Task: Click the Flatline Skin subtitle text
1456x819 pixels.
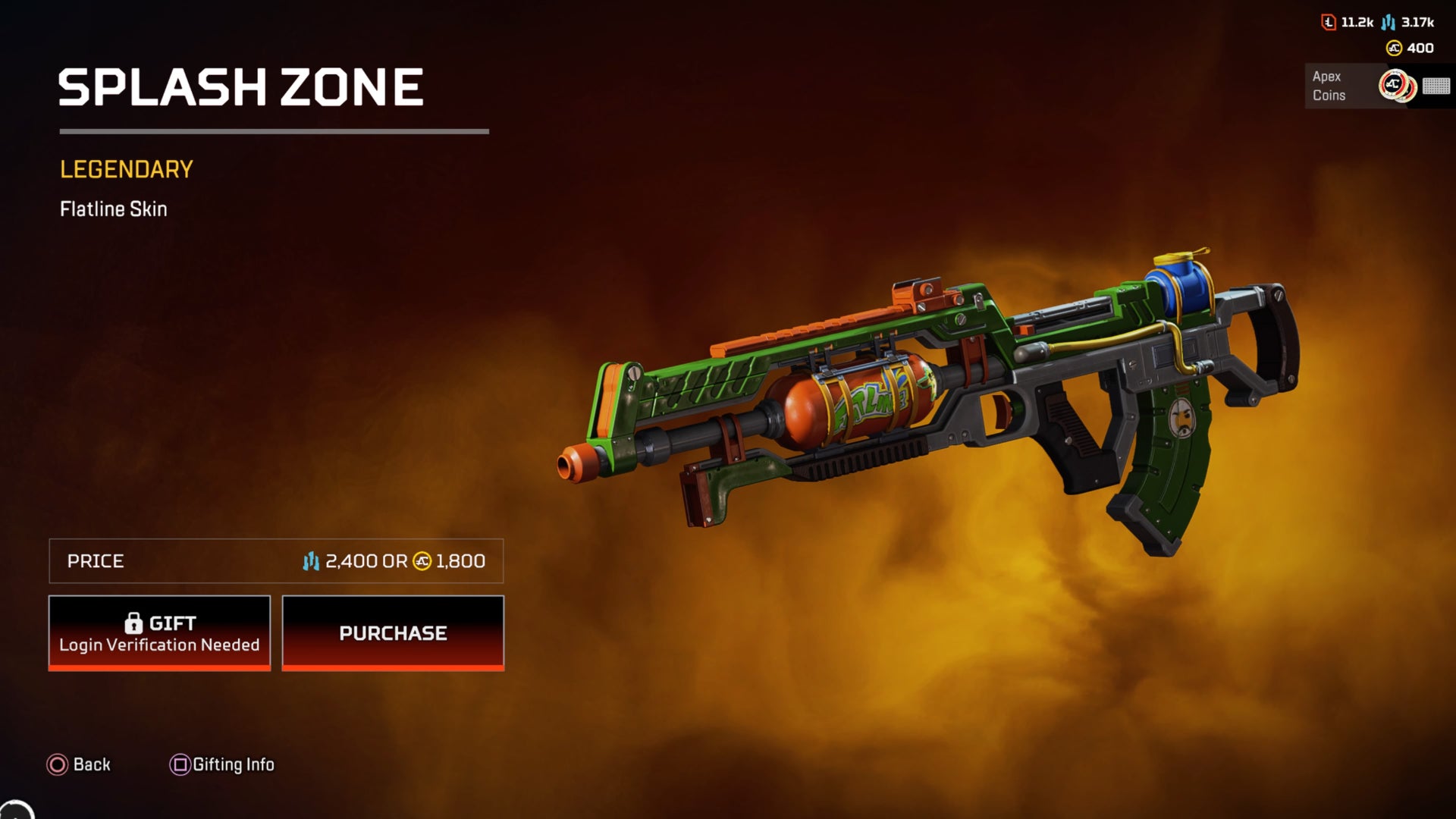Action: tap(114, 209)
